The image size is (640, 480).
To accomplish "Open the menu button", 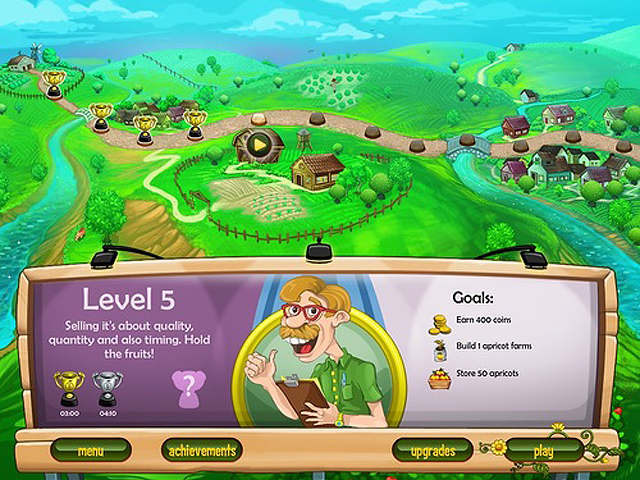I will point(90,451).
